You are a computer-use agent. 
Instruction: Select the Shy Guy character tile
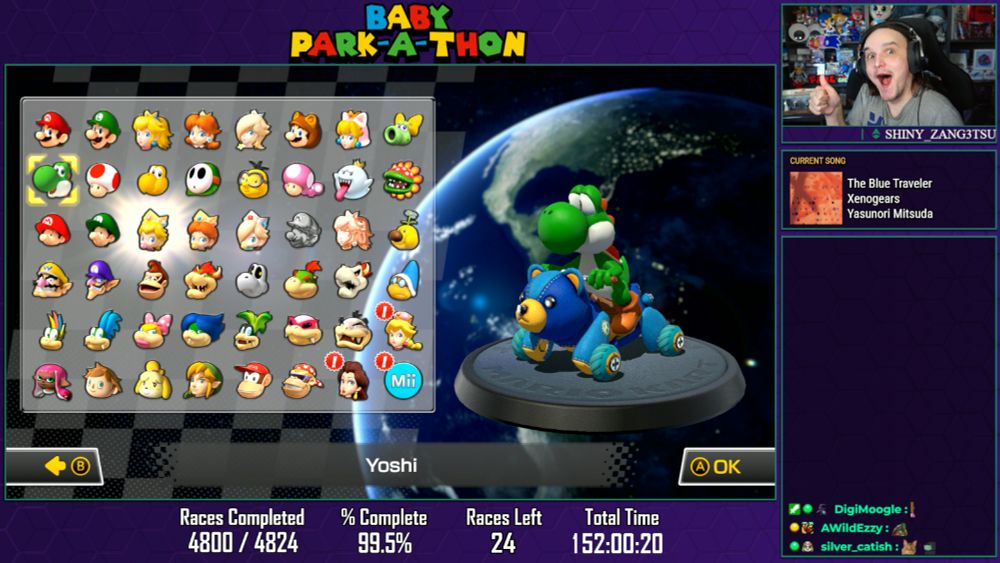pyautogui.click(x=202, y=180)
